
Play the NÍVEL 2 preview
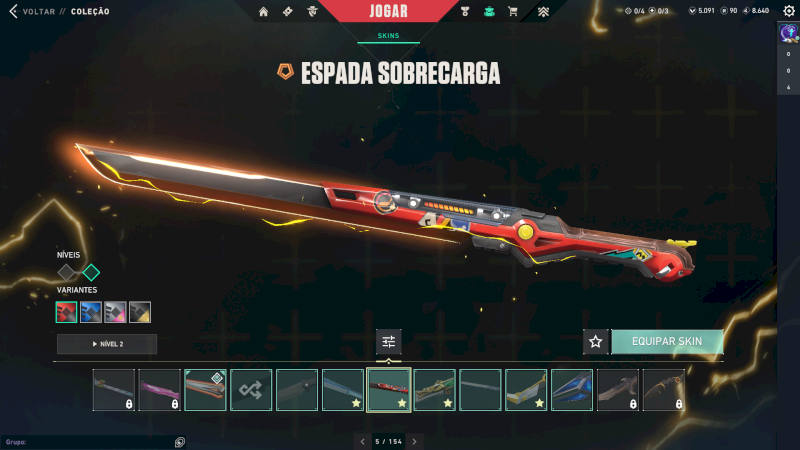(107, 344)
